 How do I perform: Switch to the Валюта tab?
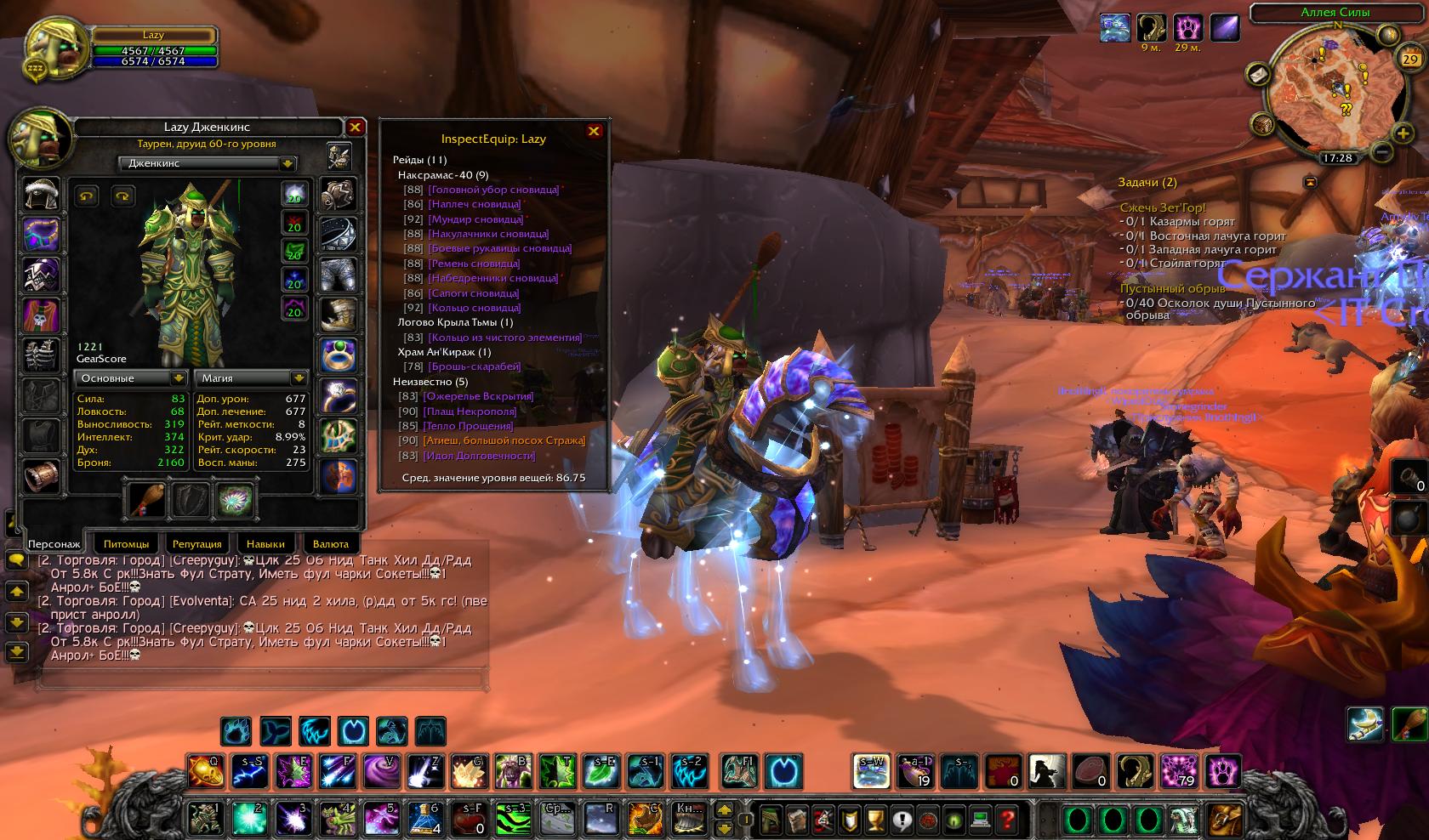point(331,543)
